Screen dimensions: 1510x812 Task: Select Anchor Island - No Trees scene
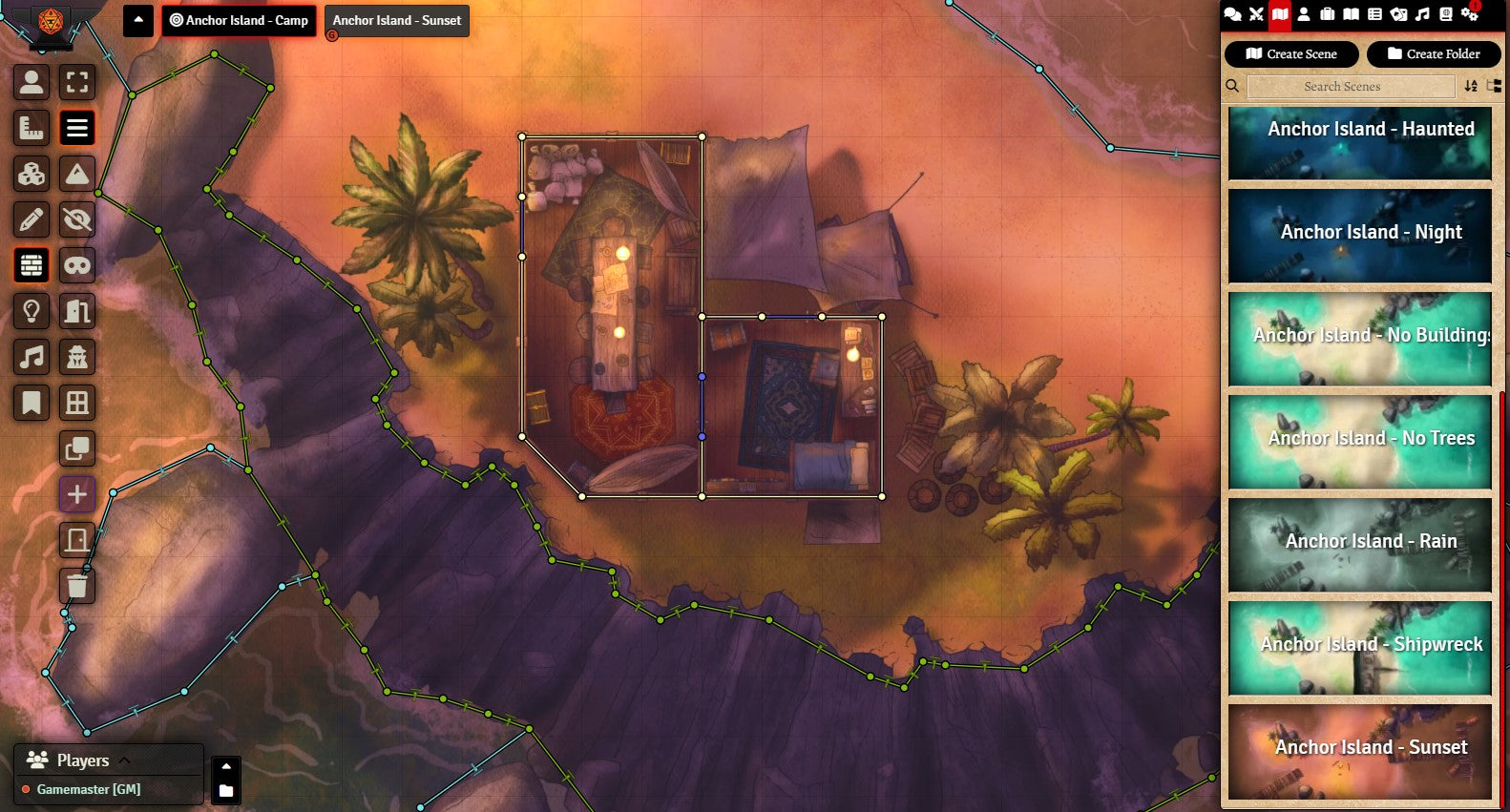[1359, 442]
